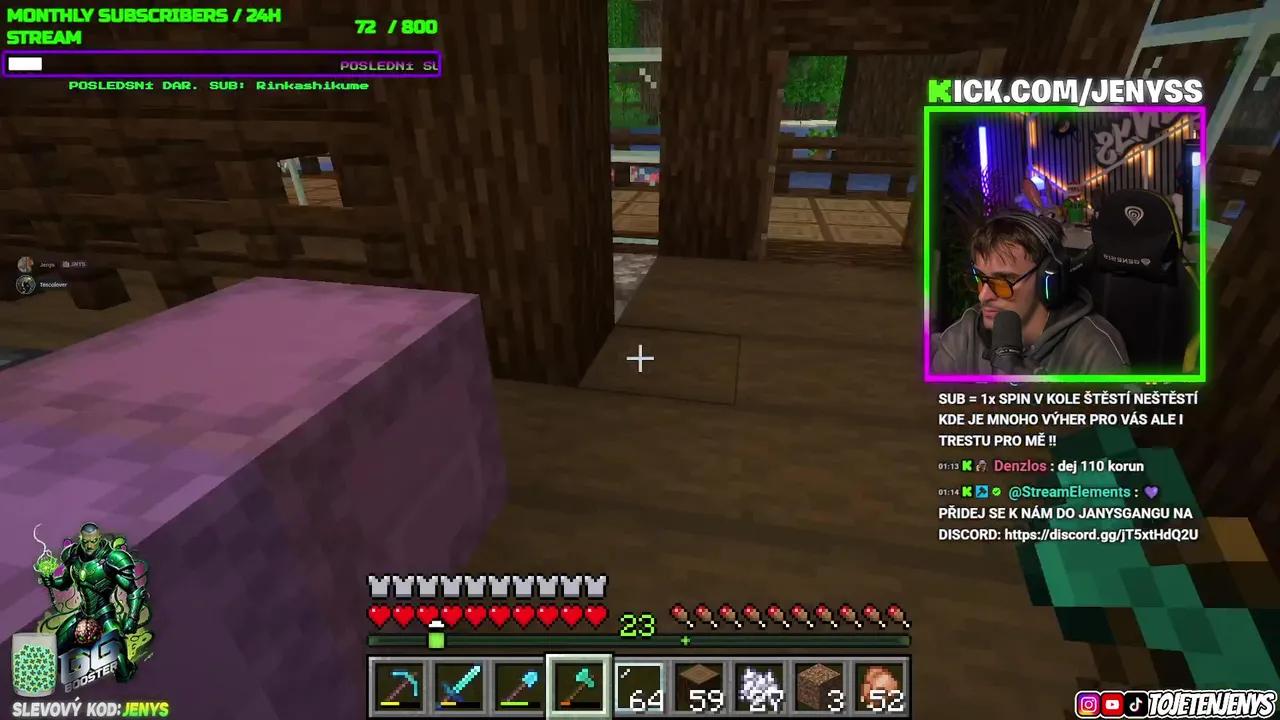This screenshot has width=1280, height=720.
Task: Click the green Kick icon beside Denzlos
Action: [967, 466]
